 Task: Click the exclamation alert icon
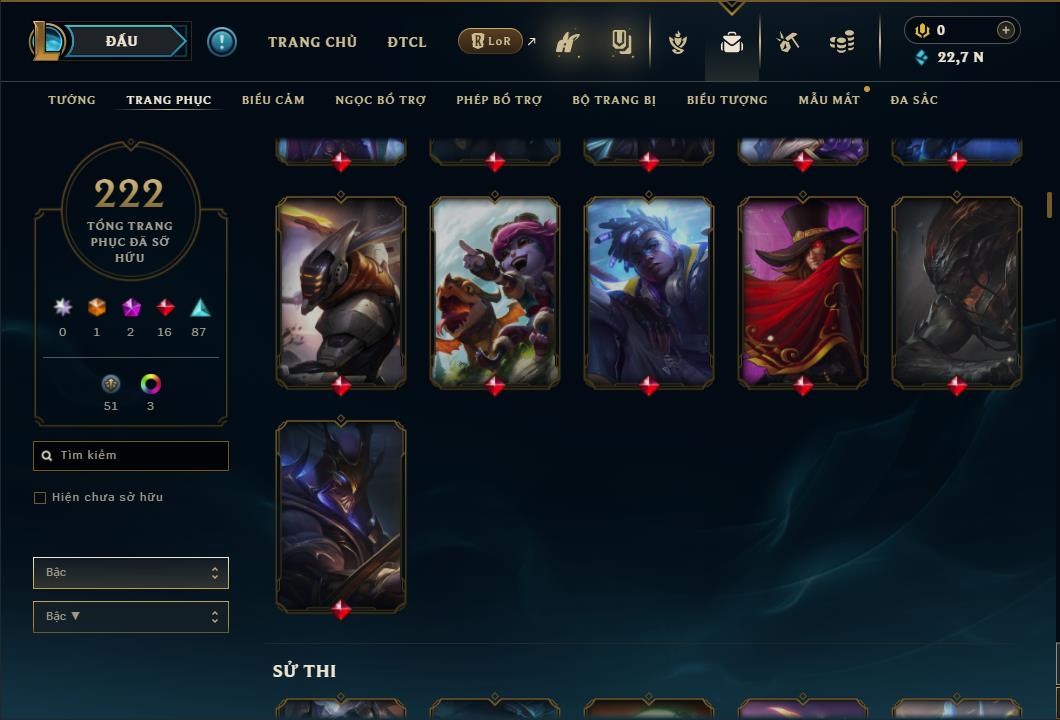pos(222,42)
